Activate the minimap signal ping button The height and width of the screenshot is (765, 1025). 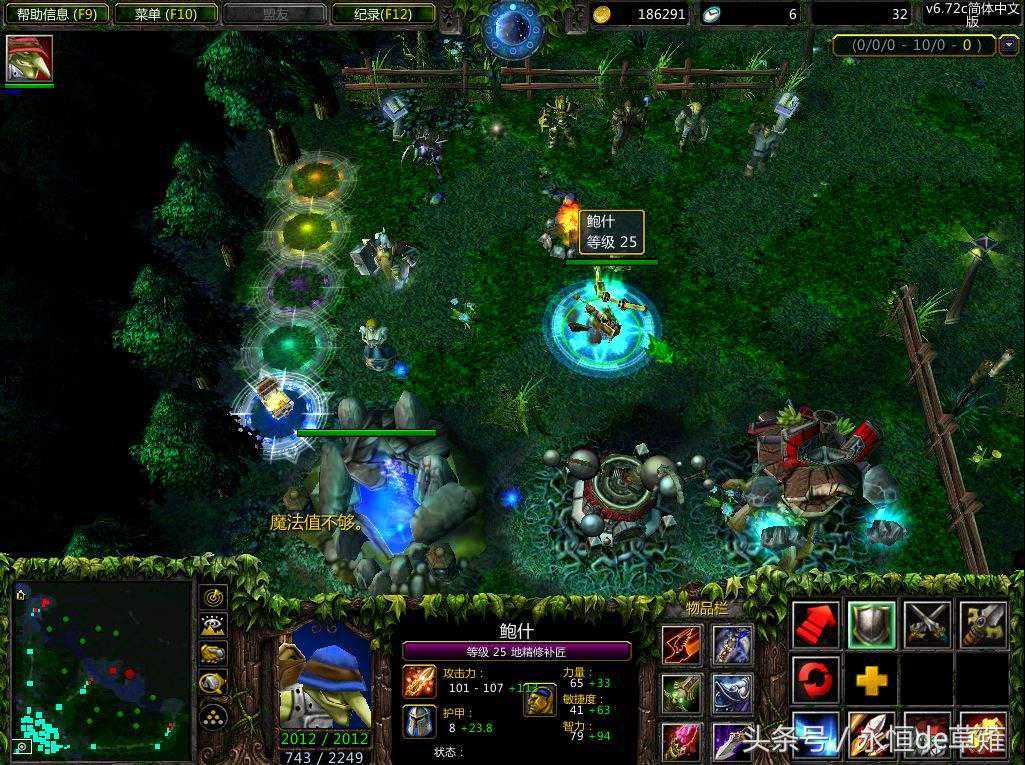[214, 597]
